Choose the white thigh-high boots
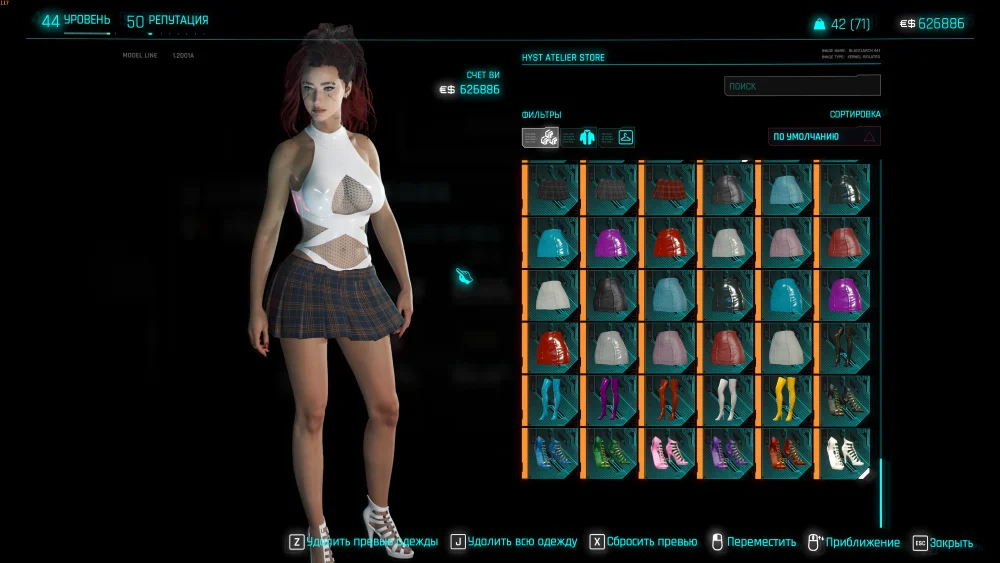This screenshot has width=1000, height=563. pos(727,398)
